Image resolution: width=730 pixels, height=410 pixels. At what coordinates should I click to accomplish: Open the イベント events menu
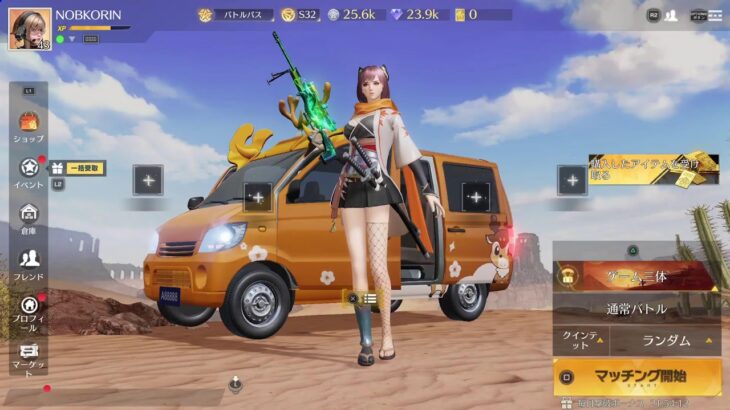click(29, 172)
